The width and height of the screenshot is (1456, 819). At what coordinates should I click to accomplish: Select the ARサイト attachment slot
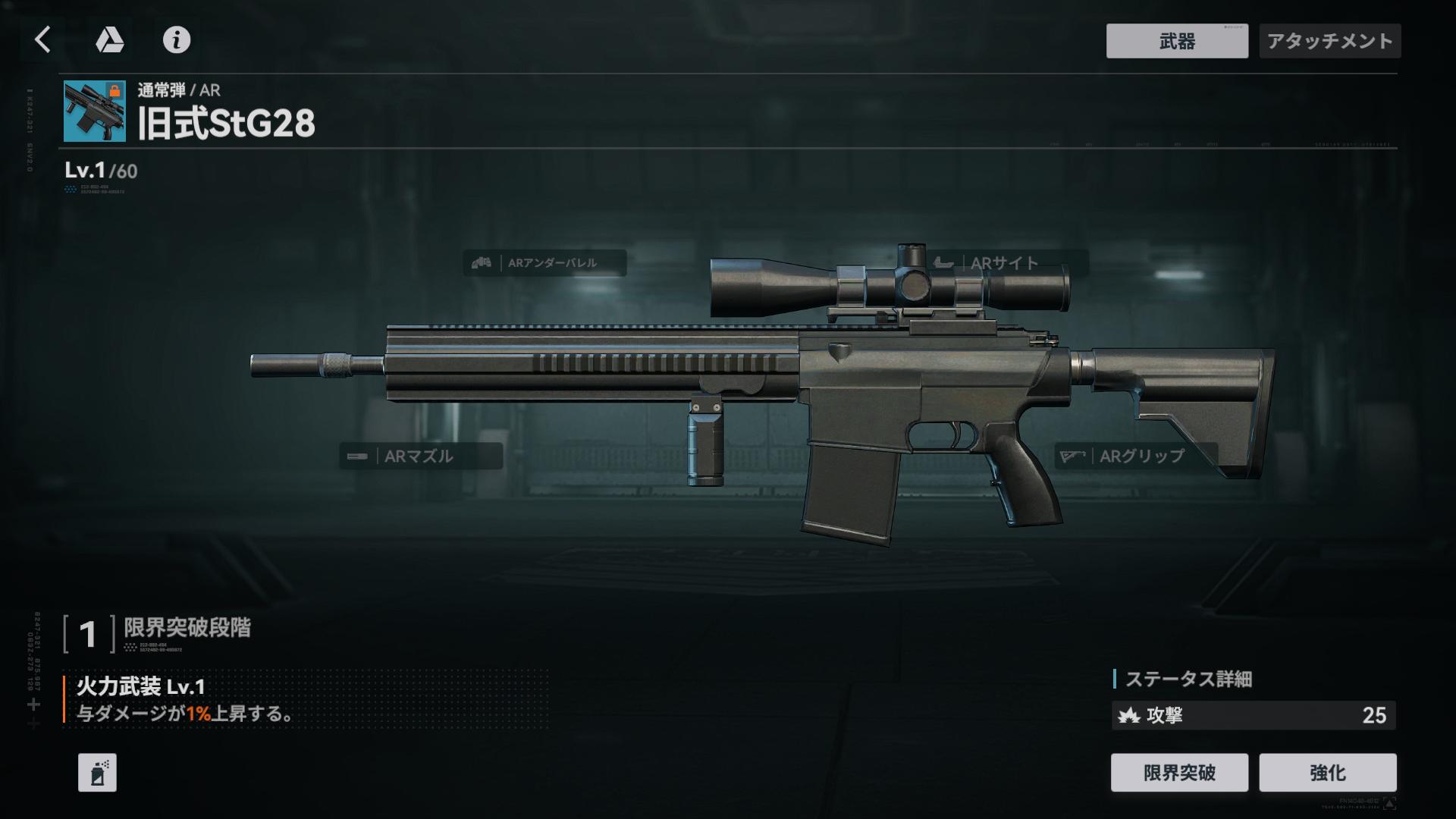pos(1008,263)
